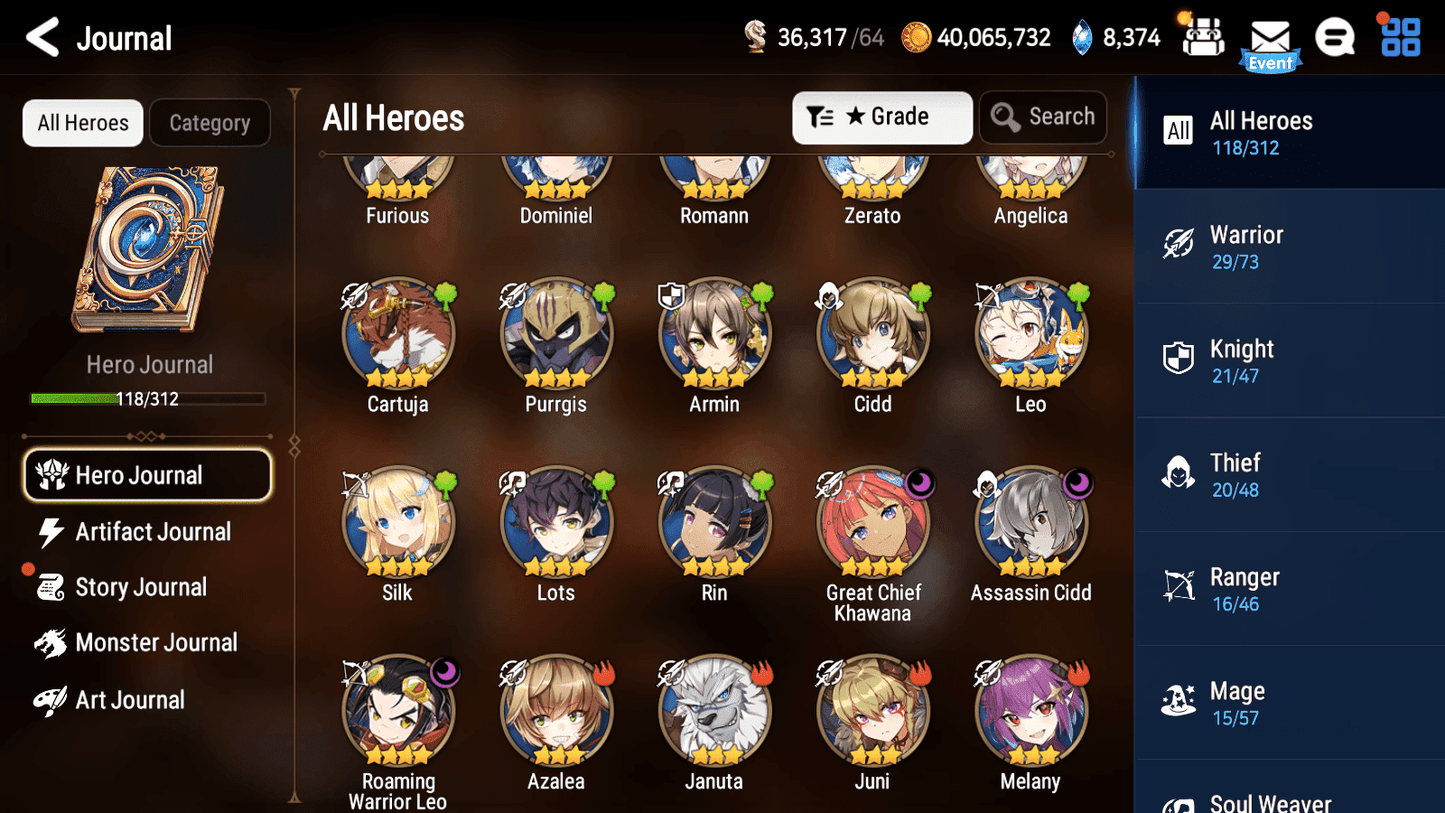The width and height of the screenshot is (1445, 813).
Task: Open the Grade filter dropdown
Action: [x=882, y=117]
